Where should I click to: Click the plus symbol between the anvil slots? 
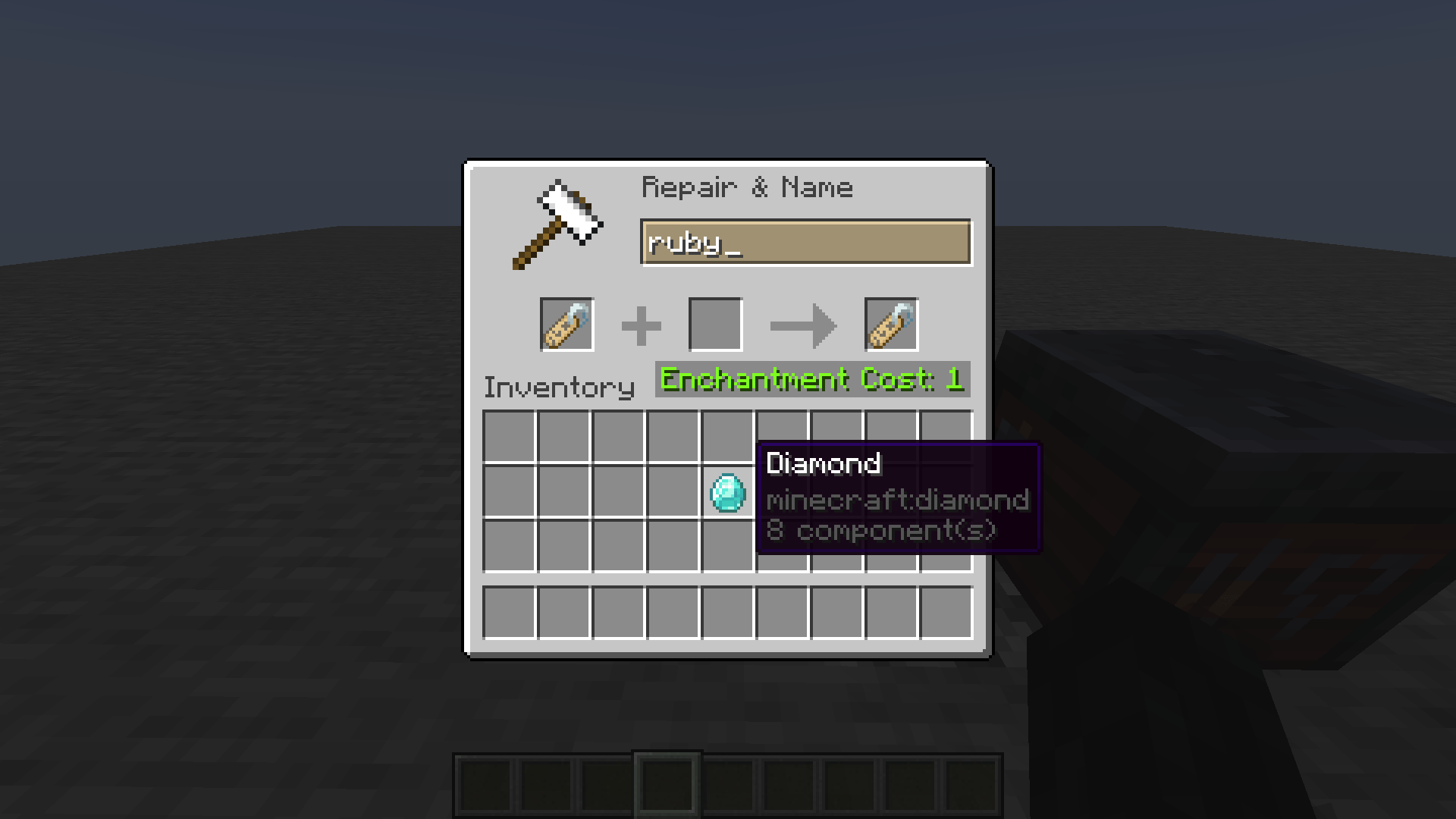coord(642,324)
